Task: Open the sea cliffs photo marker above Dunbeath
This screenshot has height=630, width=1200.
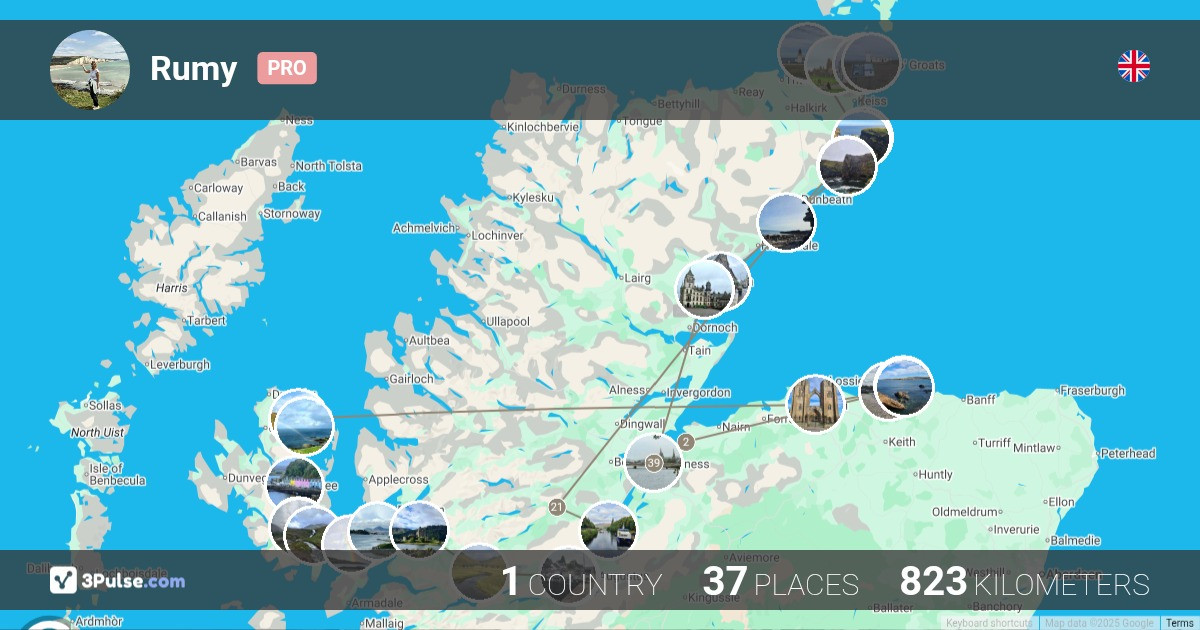Action: [847, 166]
